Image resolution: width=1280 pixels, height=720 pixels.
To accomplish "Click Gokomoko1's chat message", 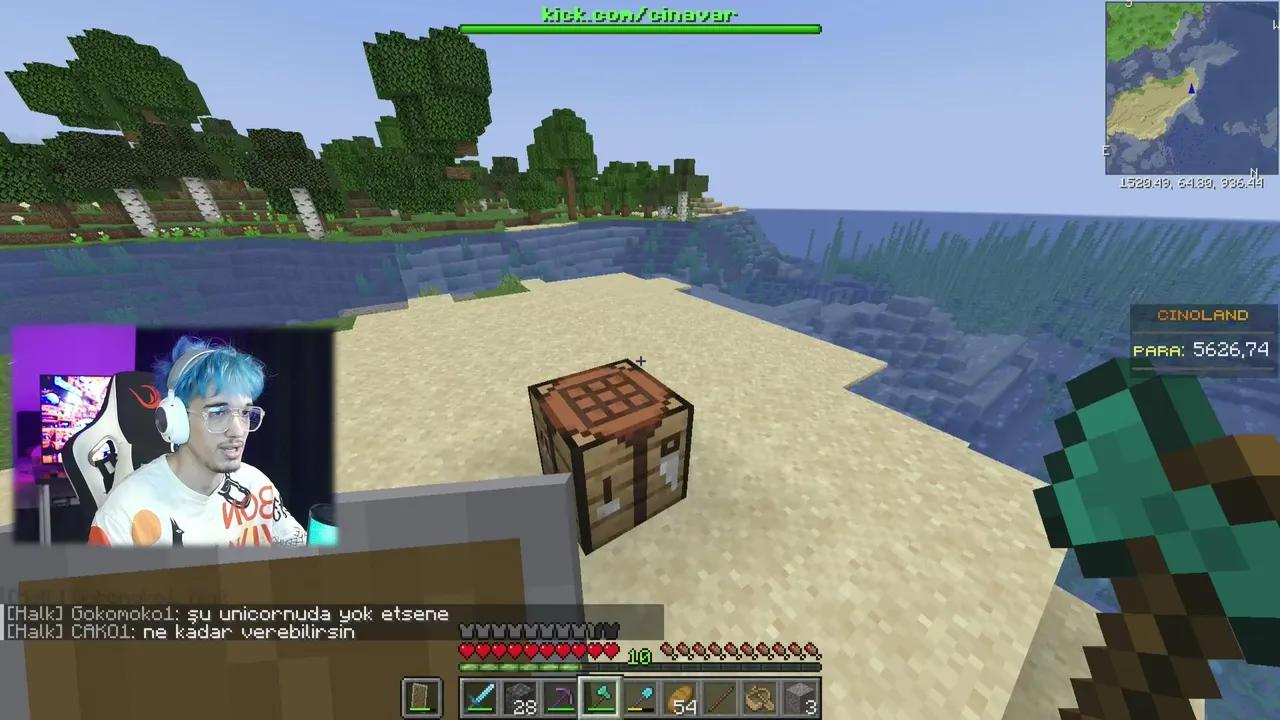I will pyautogui.click(x=225, y=614).
